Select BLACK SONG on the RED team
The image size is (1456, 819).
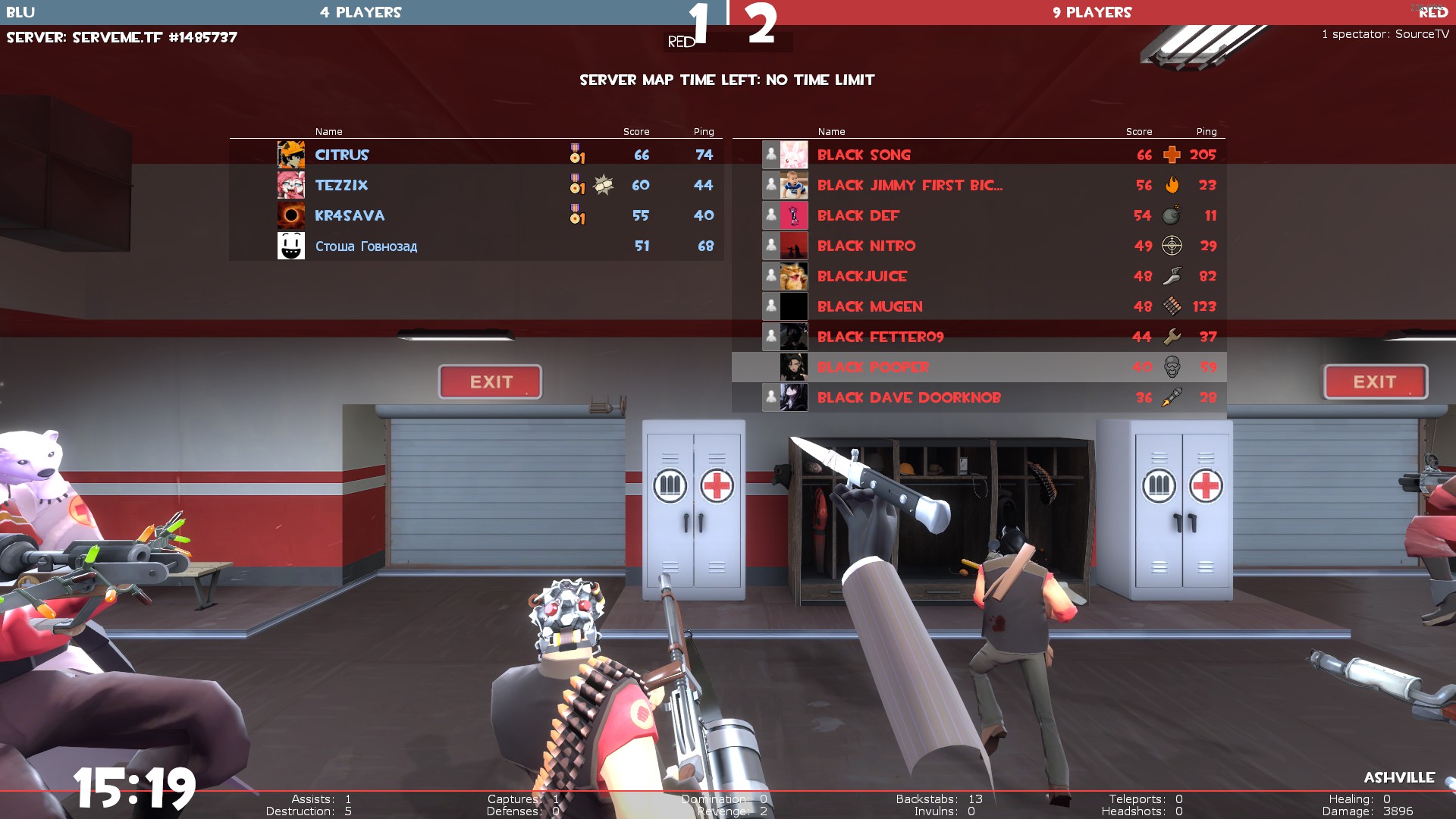[x=864, y=155]
